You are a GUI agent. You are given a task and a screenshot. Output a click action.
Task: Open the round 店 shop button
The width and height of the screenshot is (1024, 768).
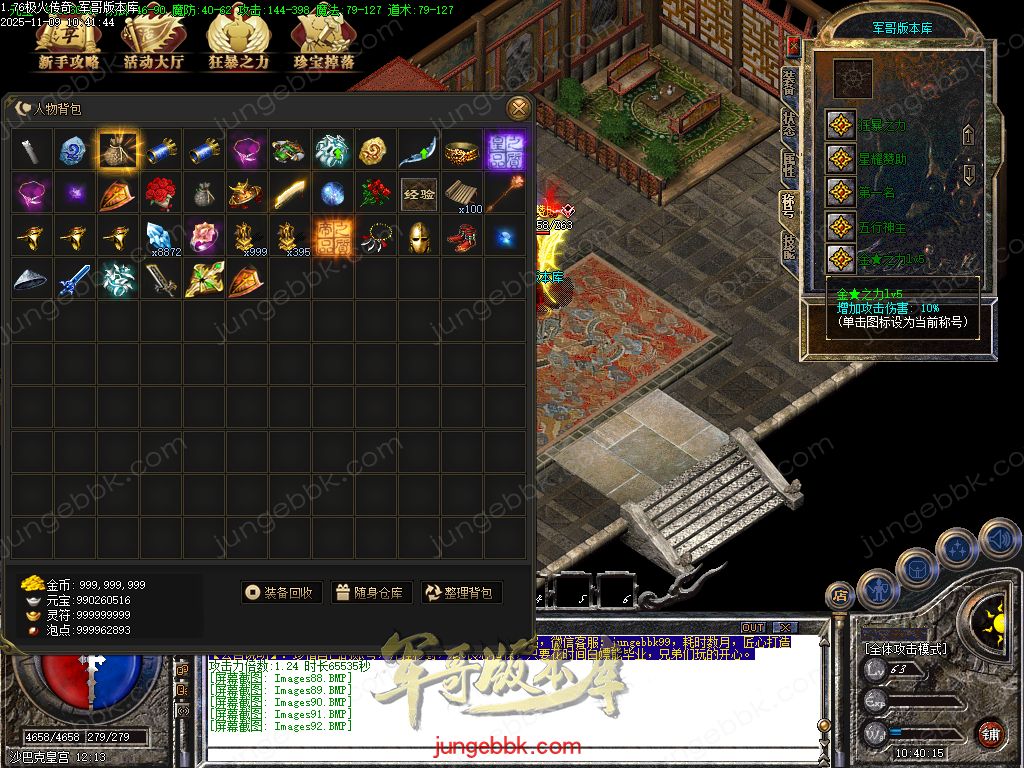click(839, 597)
